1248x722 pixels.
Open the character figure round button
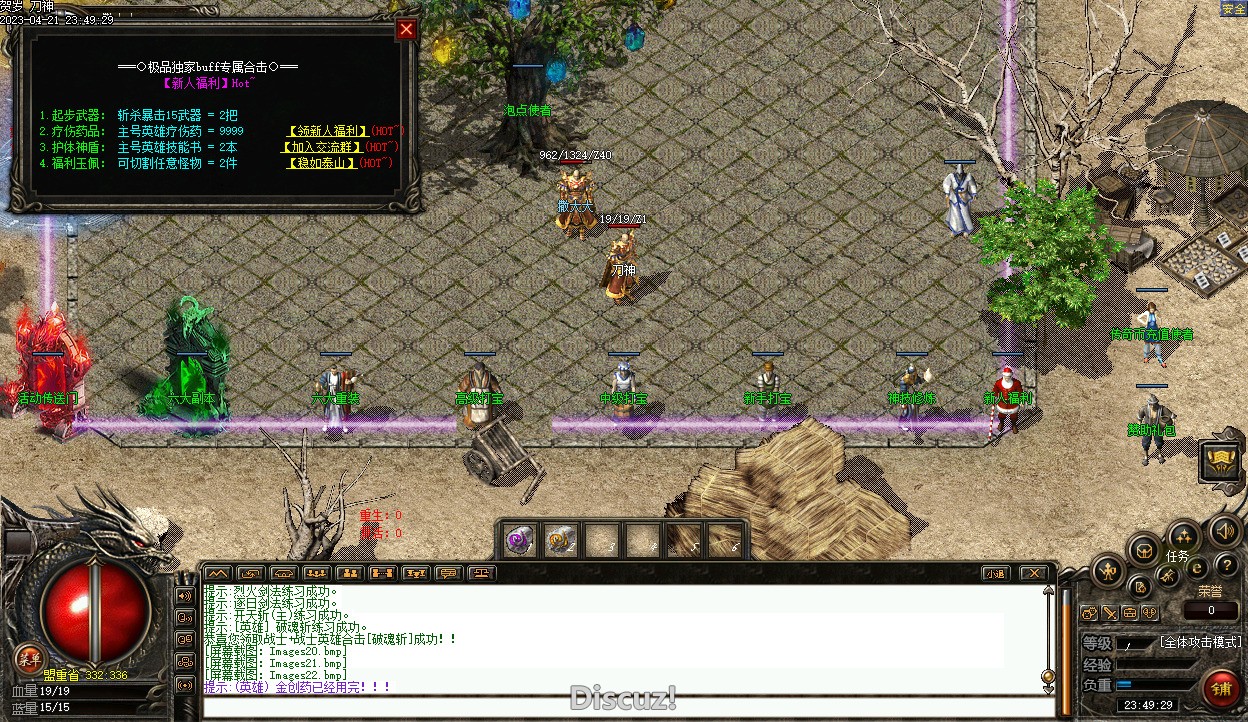[x=1108, y=573]
